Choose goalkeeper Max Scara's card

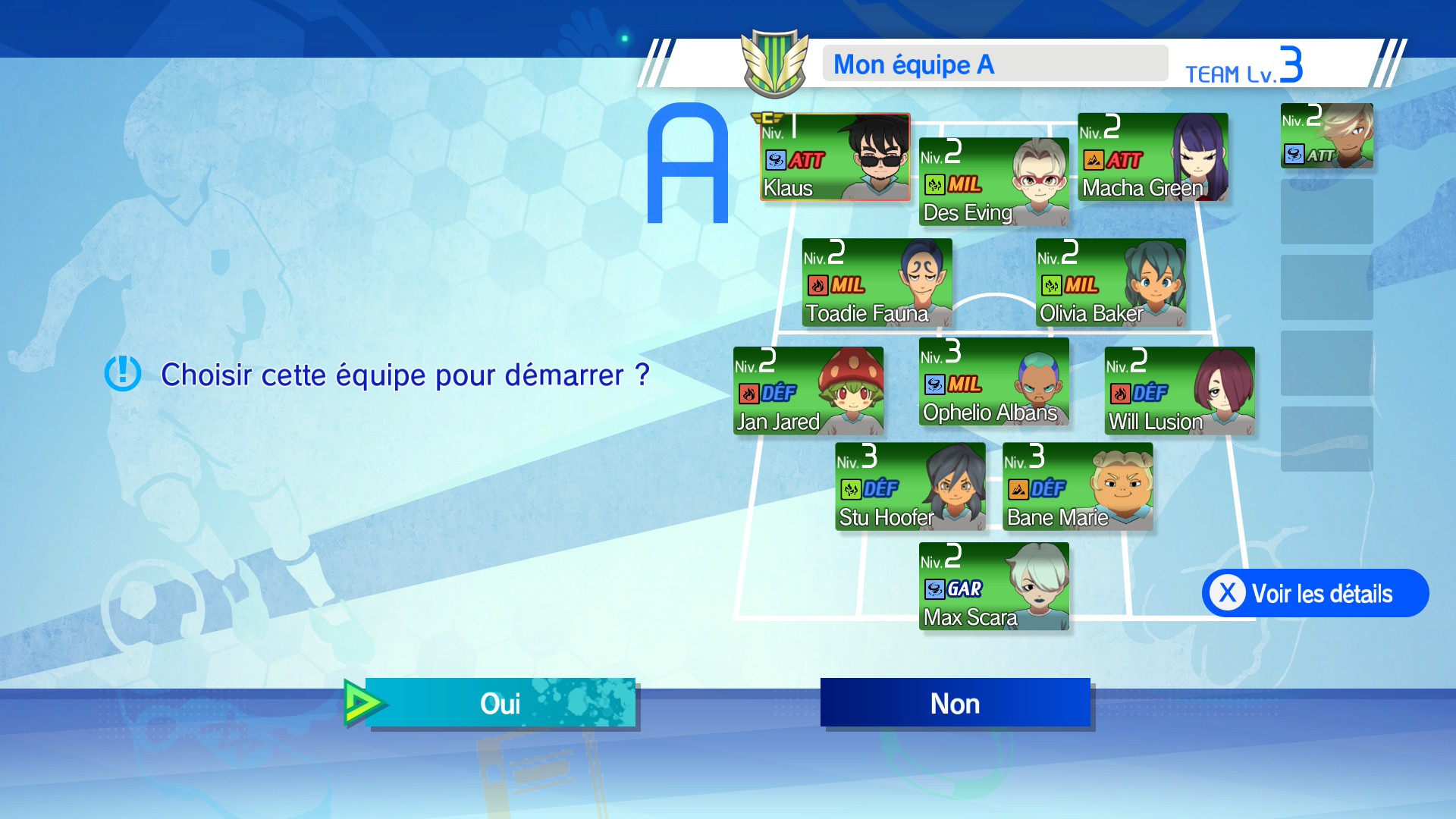[993, 586]
